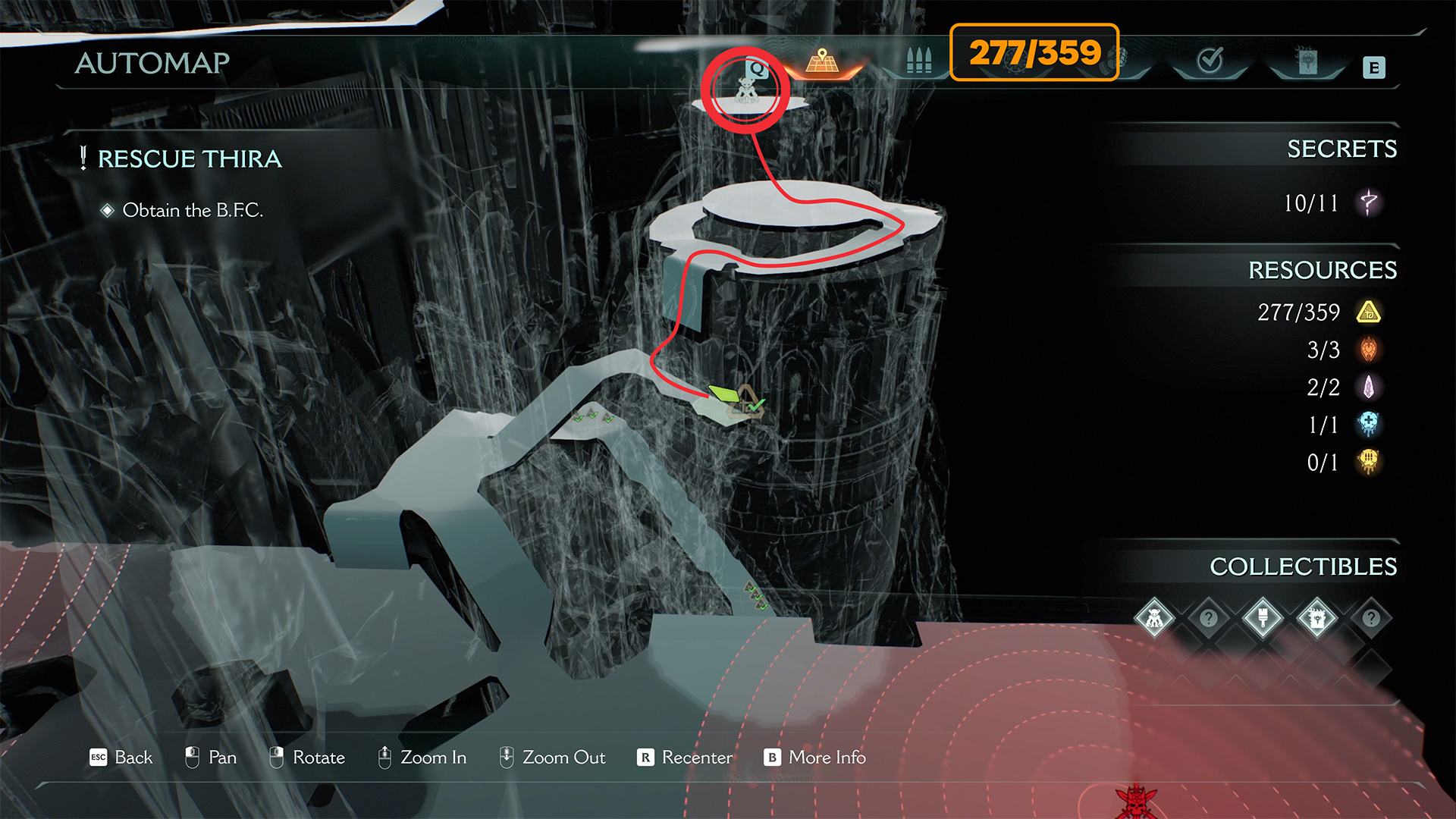Switch to the Automap tab
Viewport: 1456px width, 819px height.
[x=823, y=62]
